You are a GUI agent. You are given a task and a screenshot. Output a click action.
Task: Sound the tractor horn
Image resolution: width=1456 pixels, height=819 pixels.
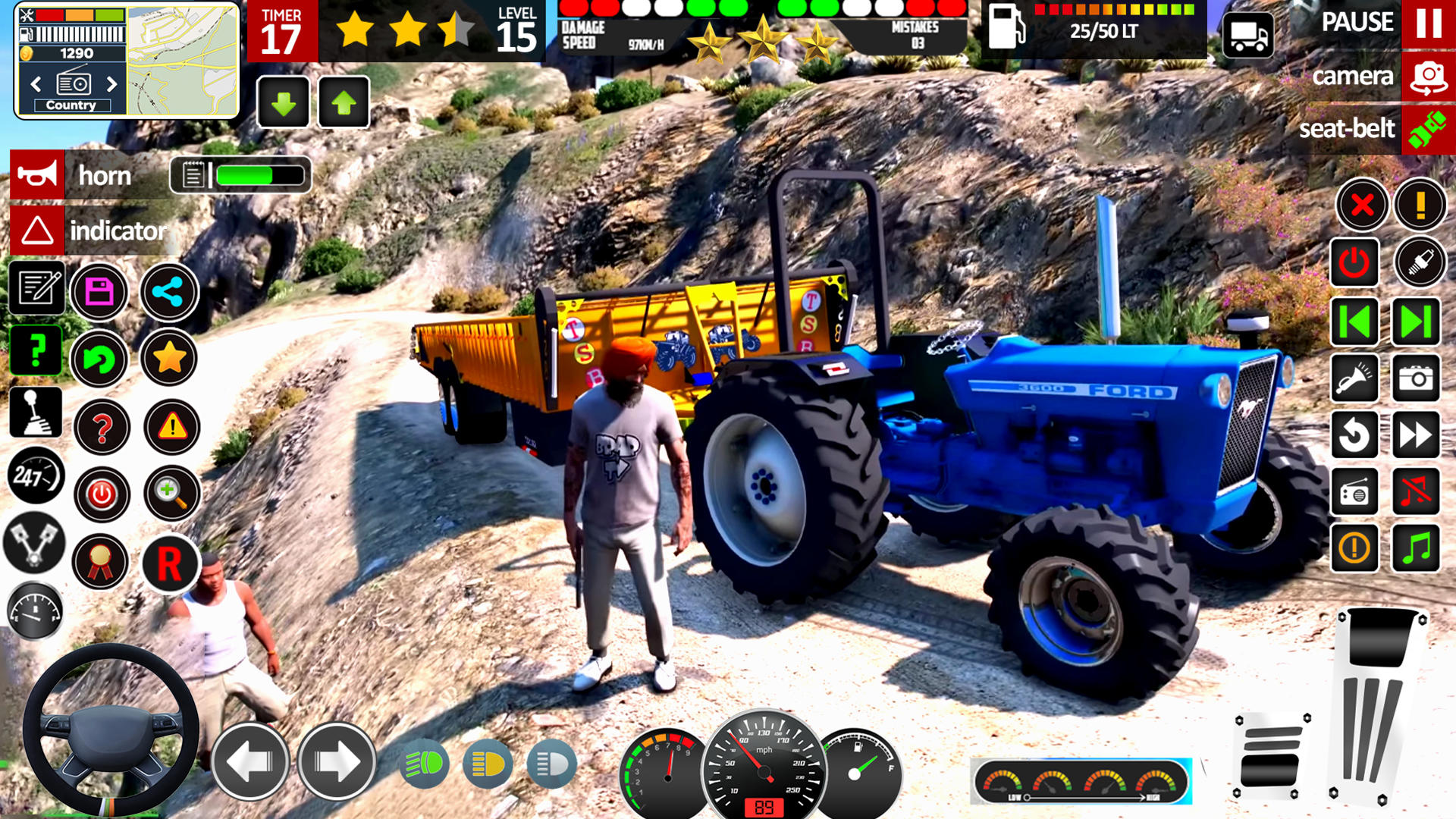pos(38,174)
